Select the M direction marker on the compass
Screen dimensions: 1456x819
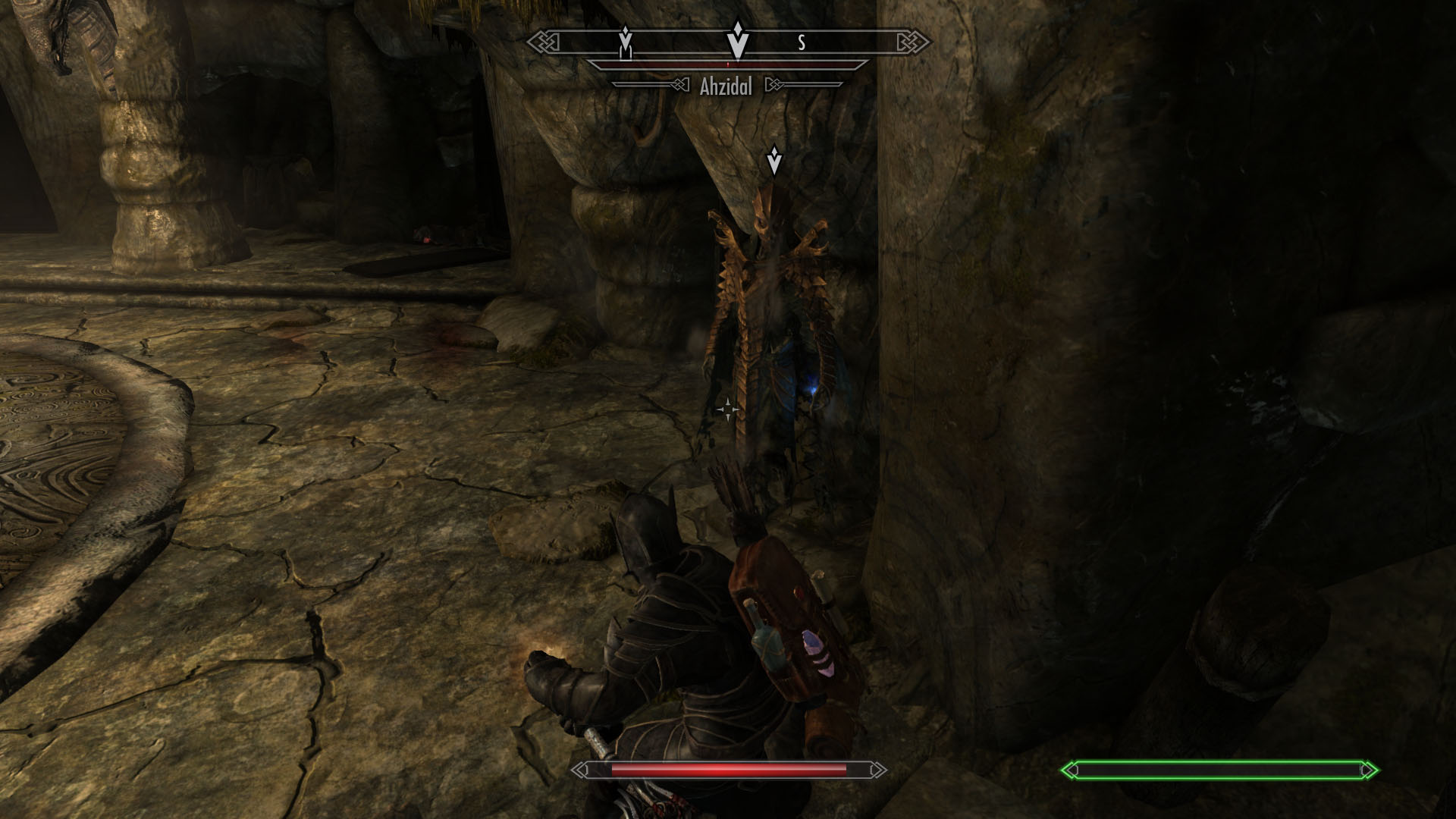pos(626,45)
